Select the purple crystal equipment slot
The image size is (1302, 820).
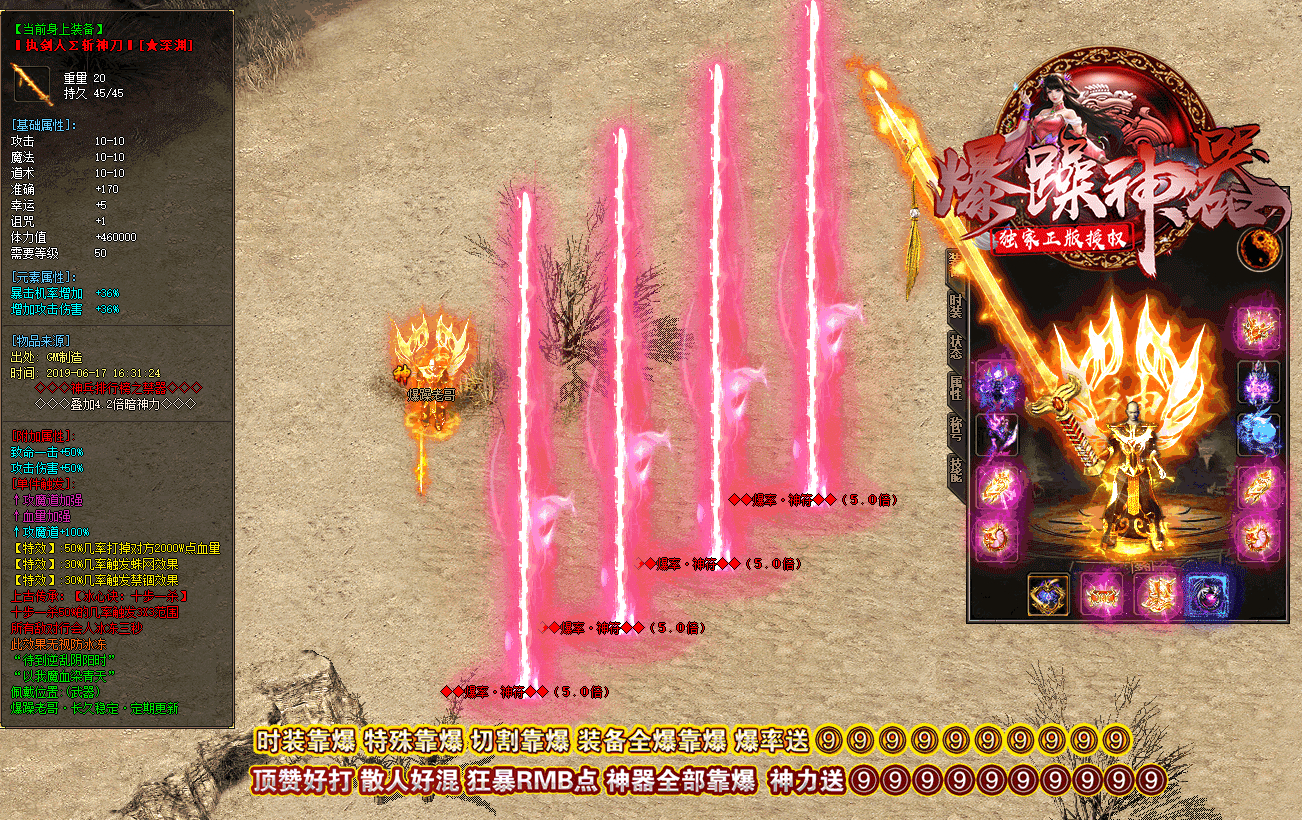coord(1258,382)
